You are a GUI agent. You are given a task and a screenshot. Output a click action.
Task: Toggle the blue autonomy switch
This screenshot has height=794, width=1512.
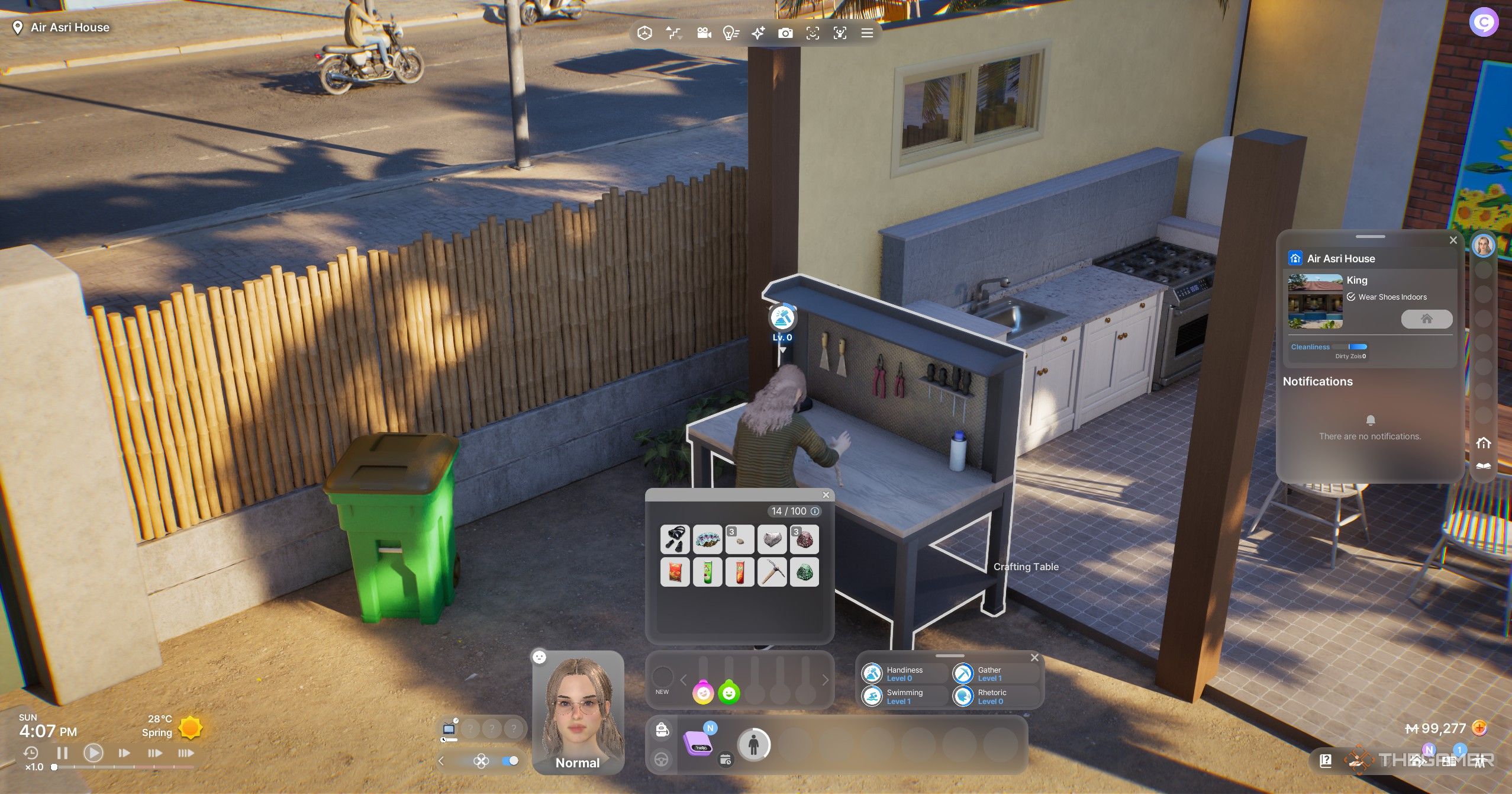point(510,761)
